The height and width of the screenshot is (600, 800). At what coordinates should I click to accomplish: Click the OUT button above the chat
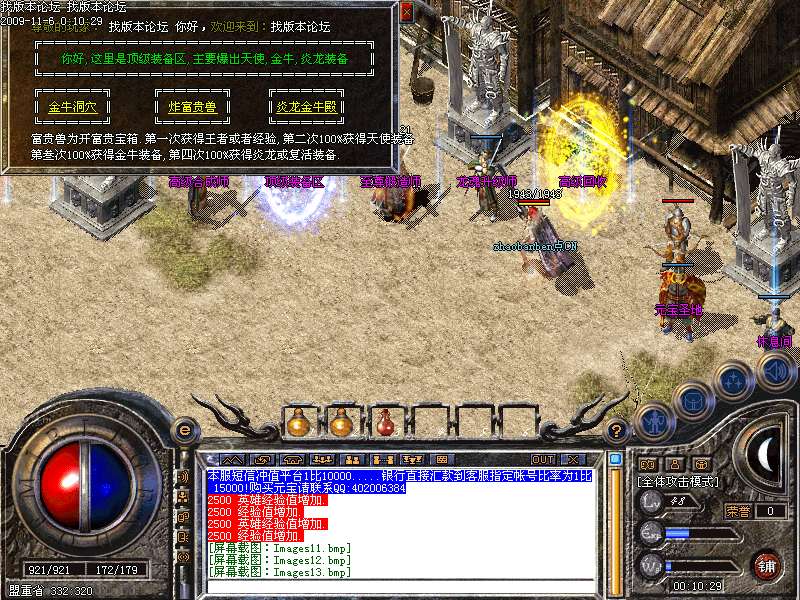tap(543, 460)
